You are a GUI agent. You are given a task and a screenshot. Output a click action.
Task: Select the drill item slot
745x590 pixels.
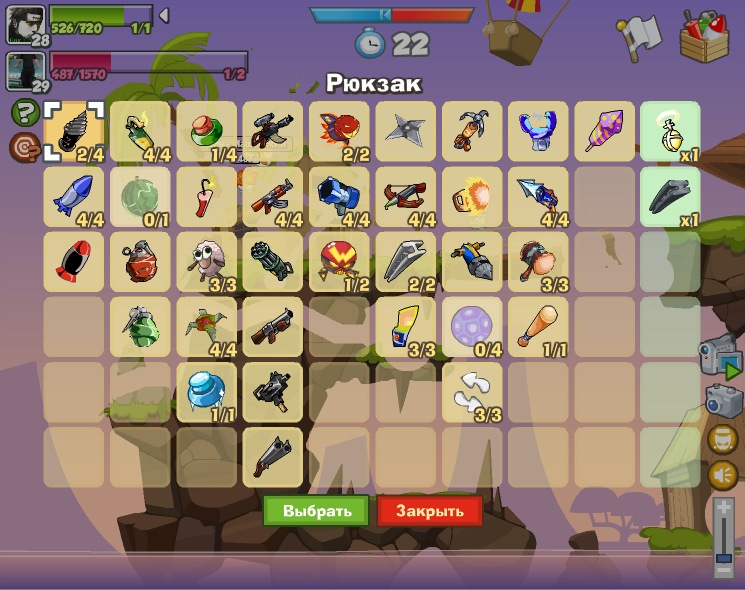click(x=75, y=131)
